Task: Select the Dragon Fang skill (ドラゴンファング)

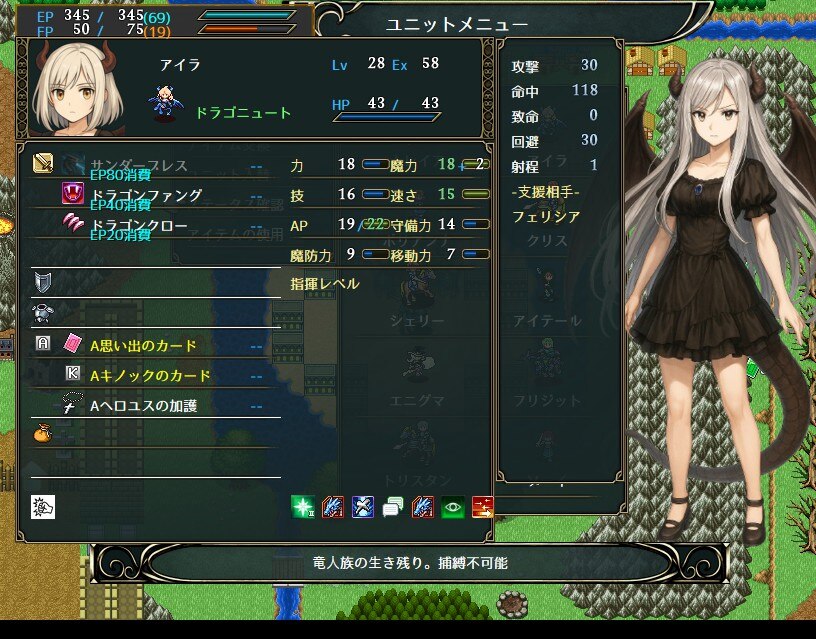Action: (x=146, y=195)
